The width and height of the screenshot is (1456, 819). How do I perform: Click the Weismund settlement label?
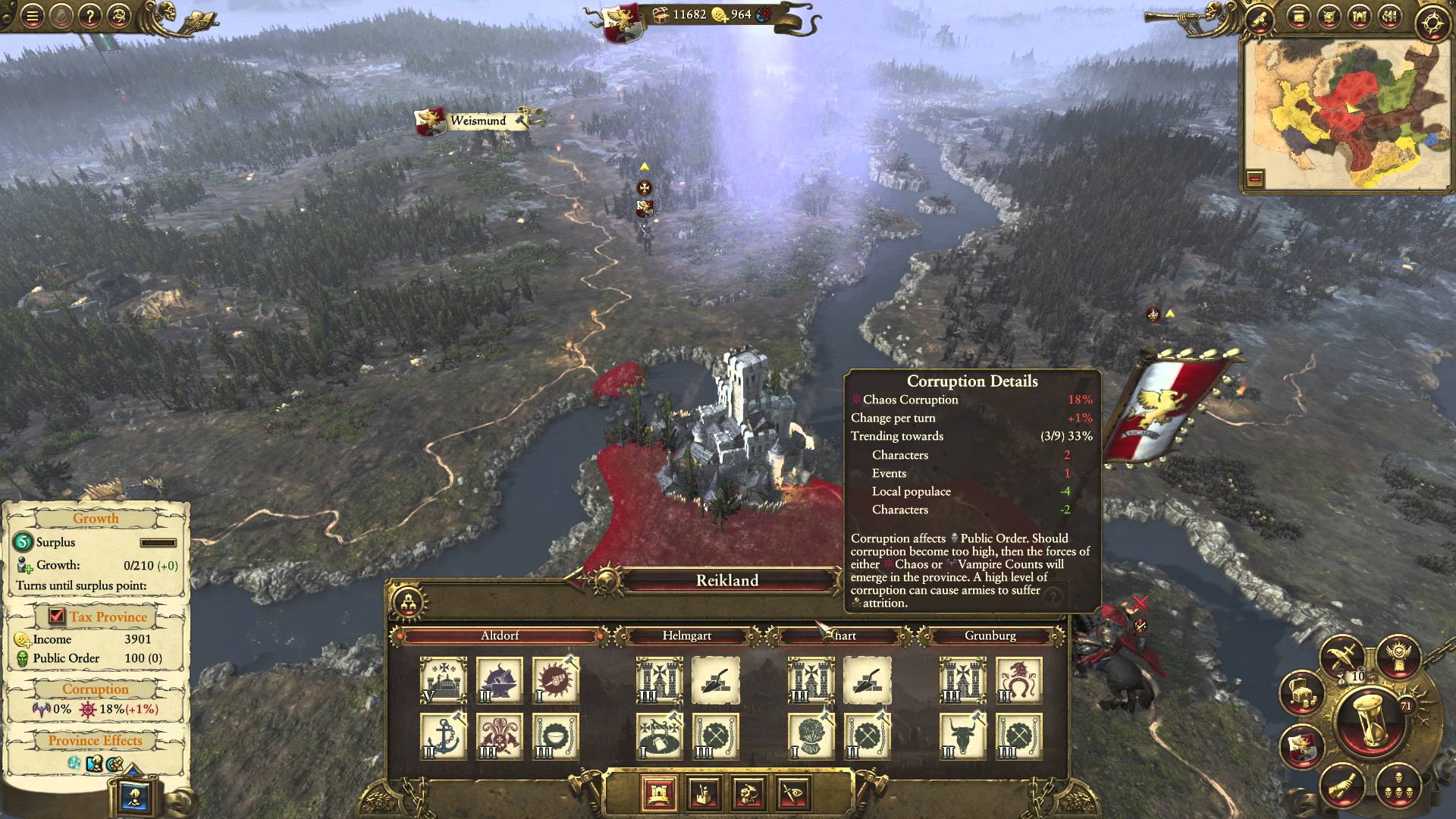[x=478, y=121]
